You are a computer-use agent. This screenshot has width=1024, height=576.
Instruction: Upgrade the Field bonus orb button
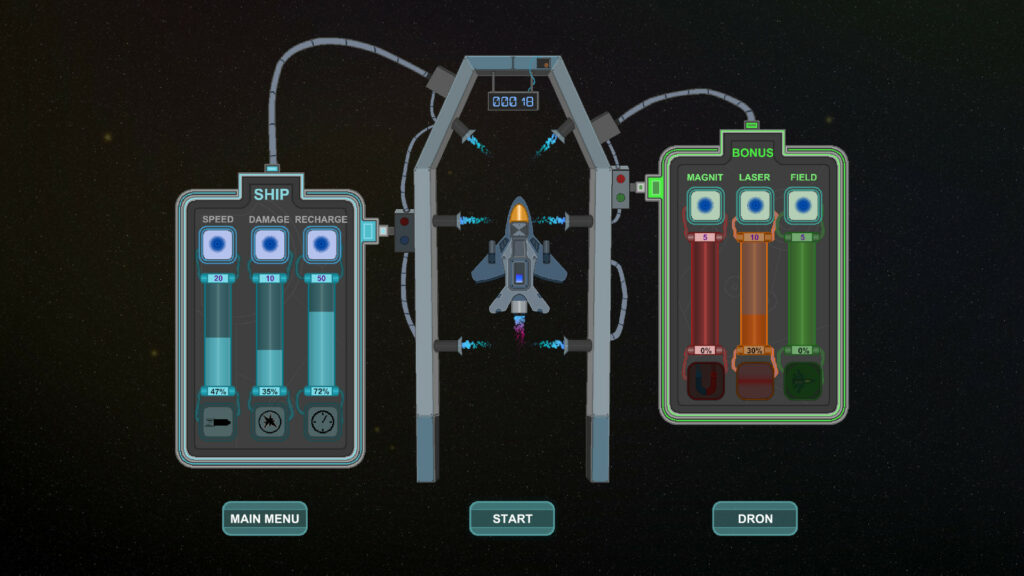[804, 206]
